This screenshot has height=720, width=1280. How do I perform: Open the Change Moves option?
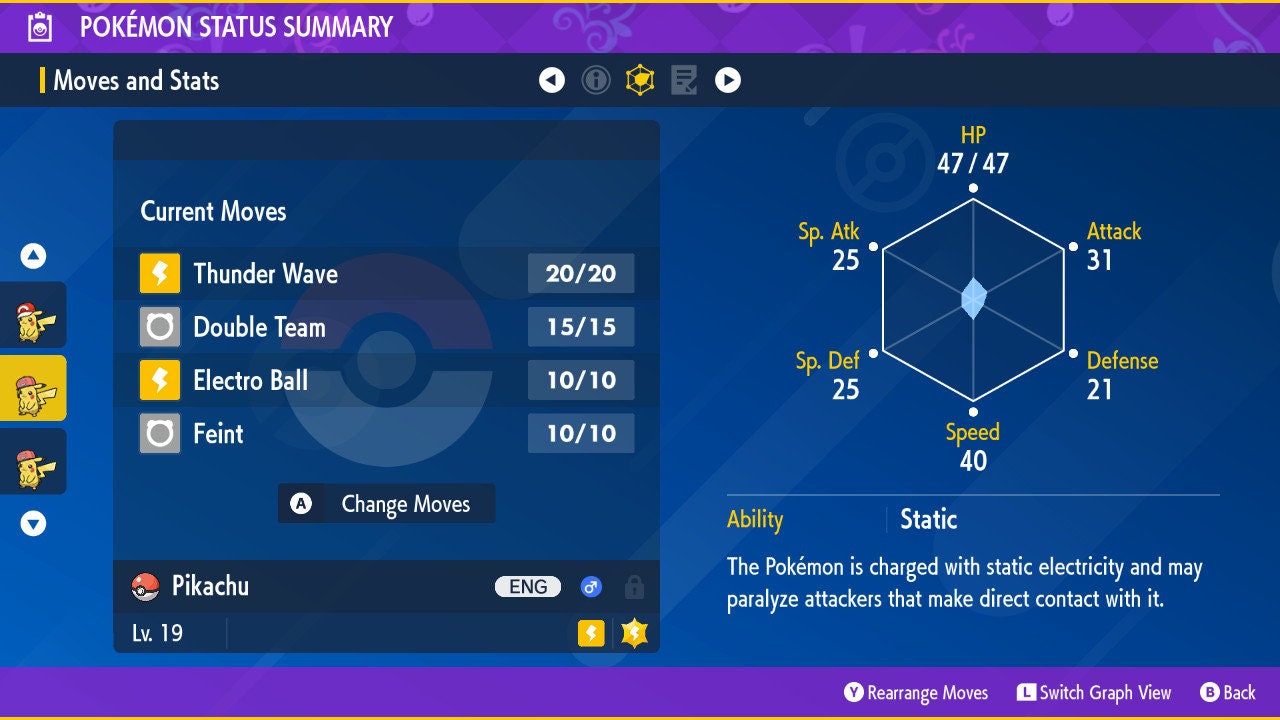[386, 504]
